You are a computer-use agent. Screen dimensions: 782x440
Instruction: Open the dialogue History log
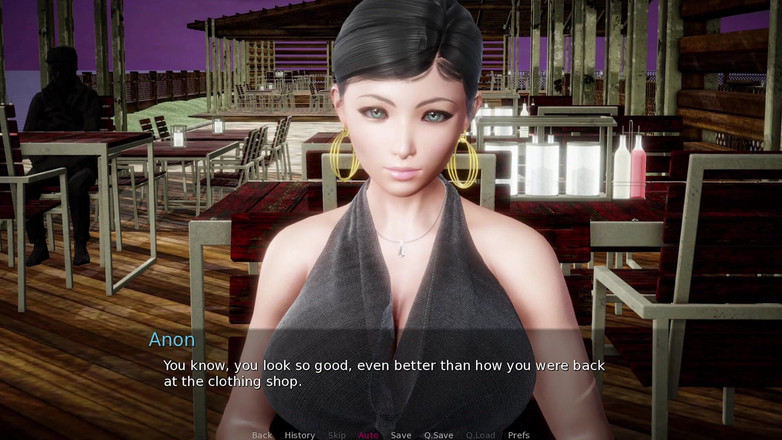[x=299, y=435]
